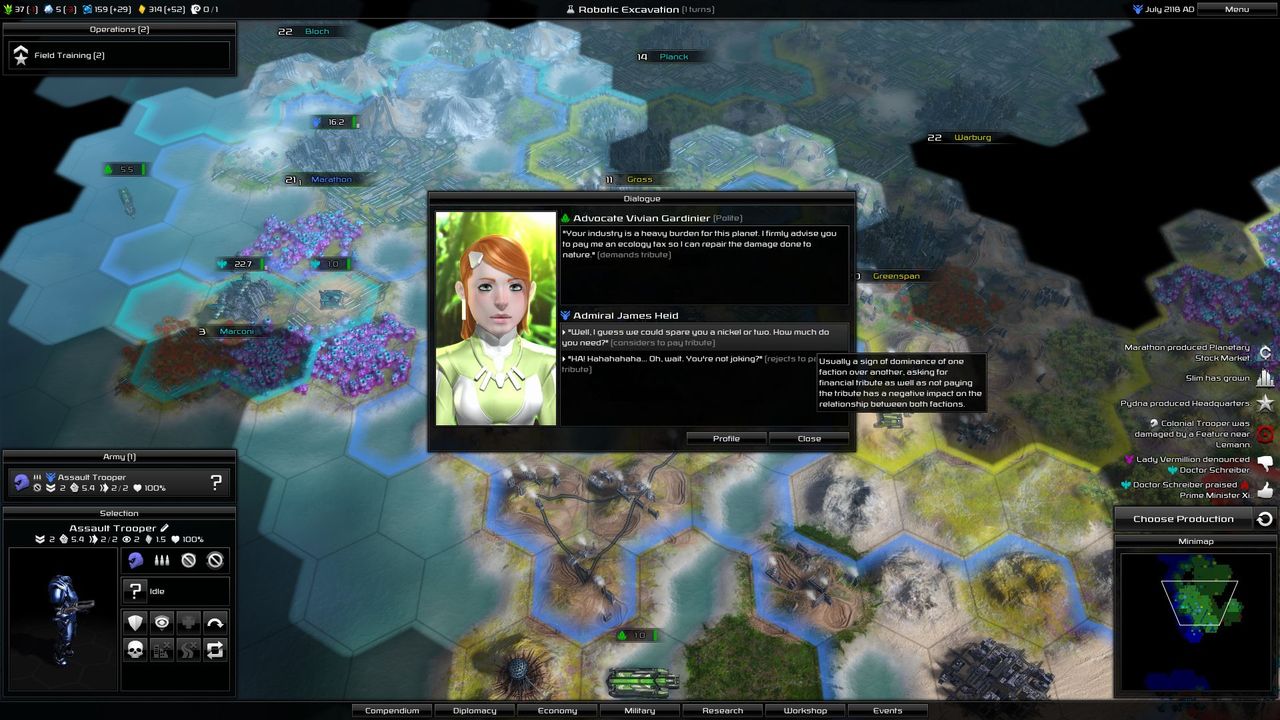Toggle the no-entry restriction icon for the unit

pos(191,559)
